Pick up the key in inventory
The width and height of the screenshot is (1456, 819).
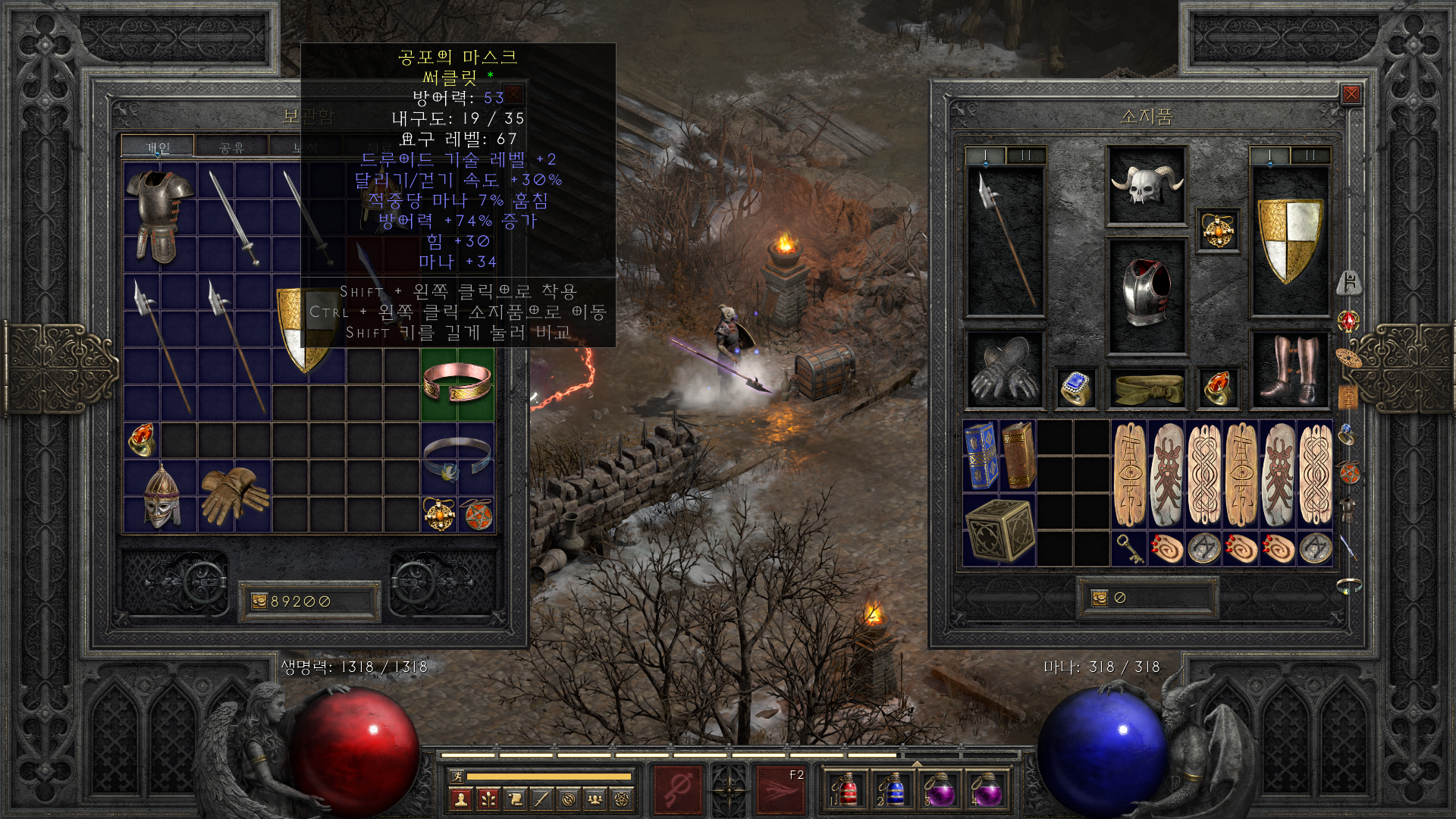1129,548
